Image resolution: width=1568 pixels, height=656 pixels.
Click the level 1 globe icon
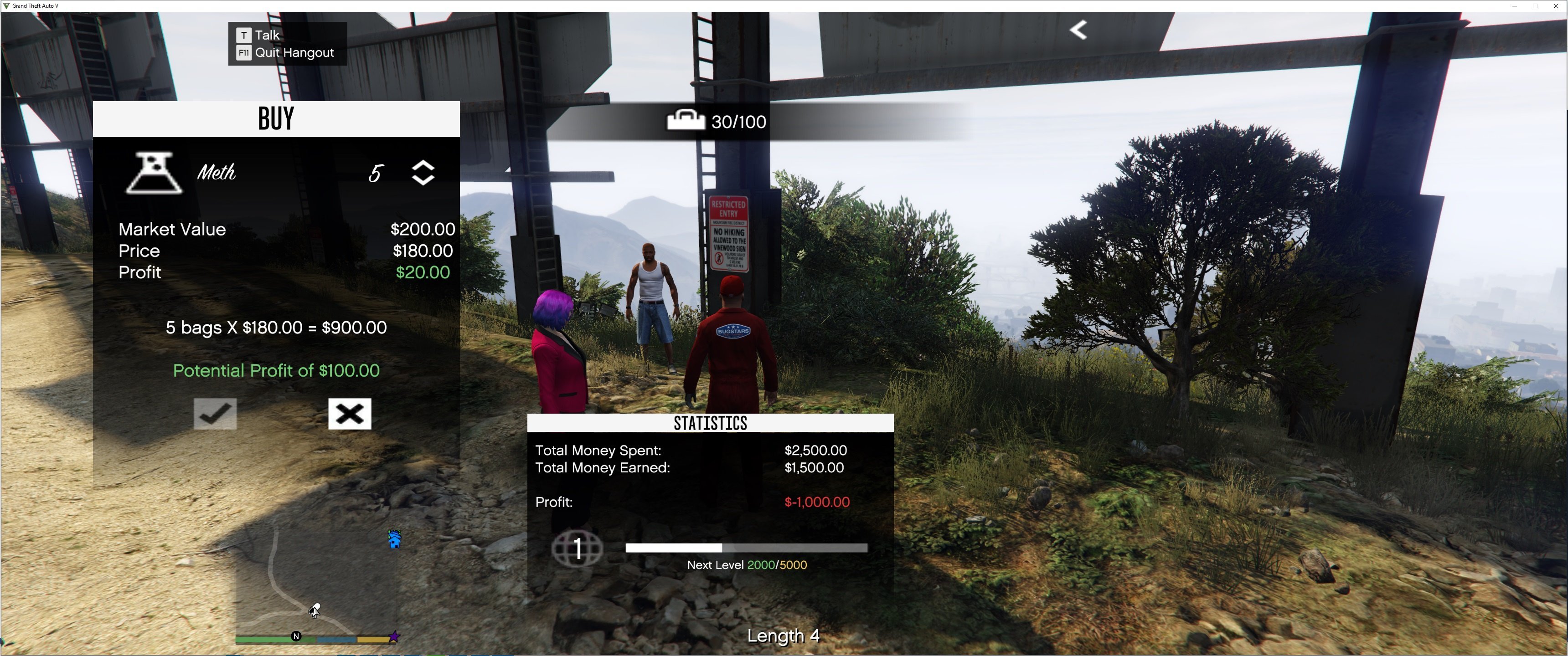click(577, 548)
